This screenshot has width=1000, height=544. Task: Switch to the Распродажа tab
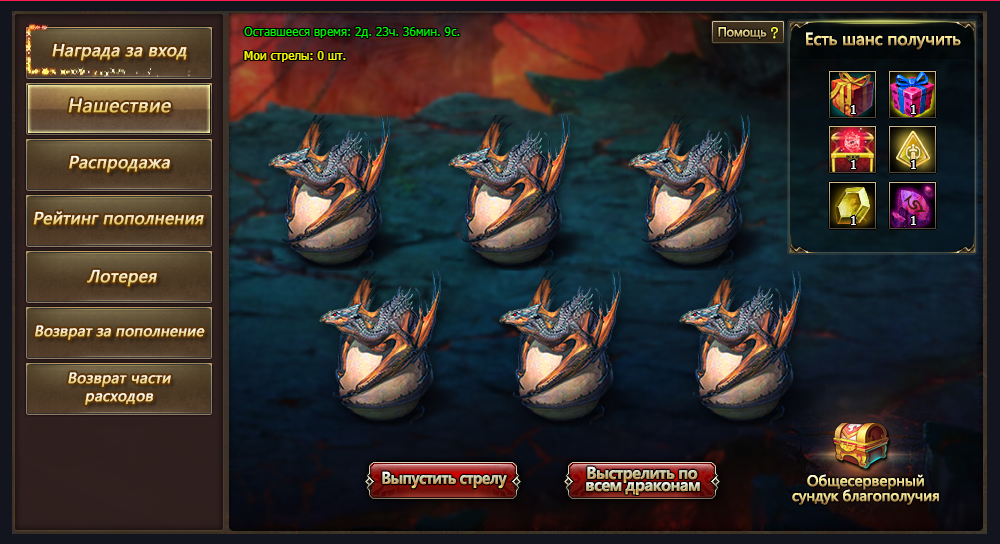tap(119, 163)
